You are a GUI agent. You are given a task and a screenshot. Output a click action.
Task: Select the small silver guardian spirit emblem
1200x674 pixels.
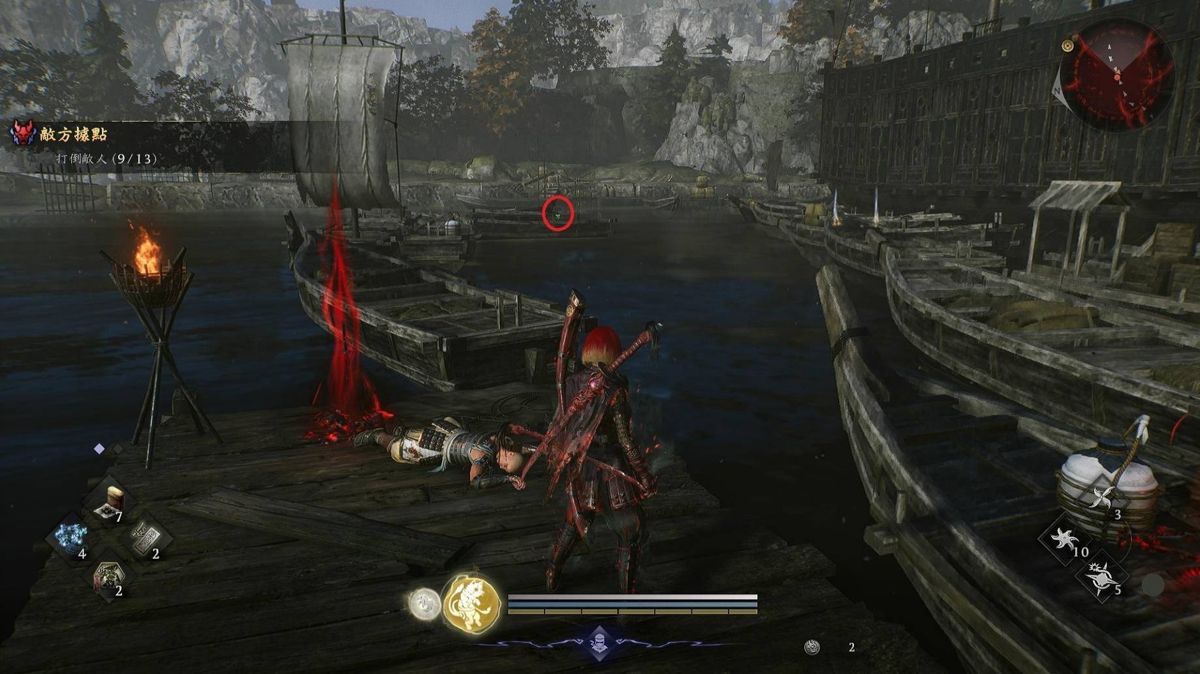(424, 603)
